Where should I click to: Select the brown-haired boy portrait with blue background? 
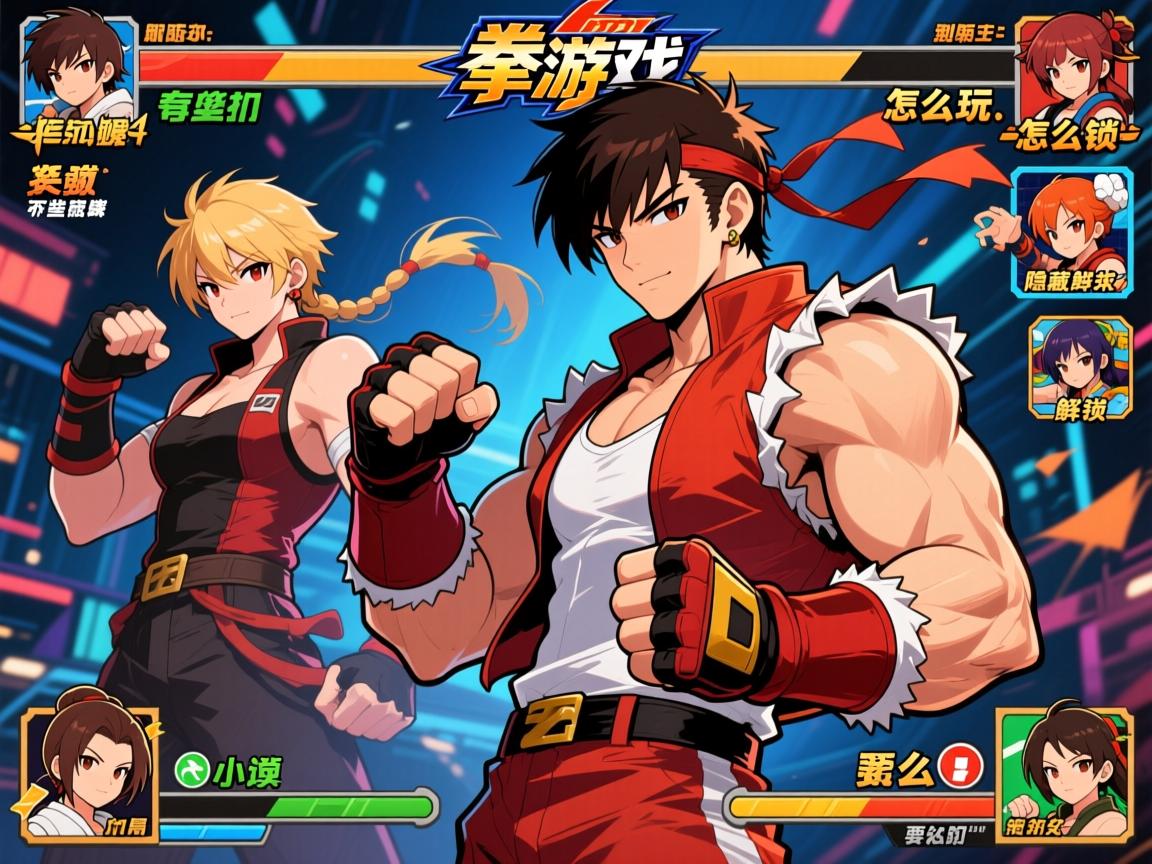[x=78, y=66]
